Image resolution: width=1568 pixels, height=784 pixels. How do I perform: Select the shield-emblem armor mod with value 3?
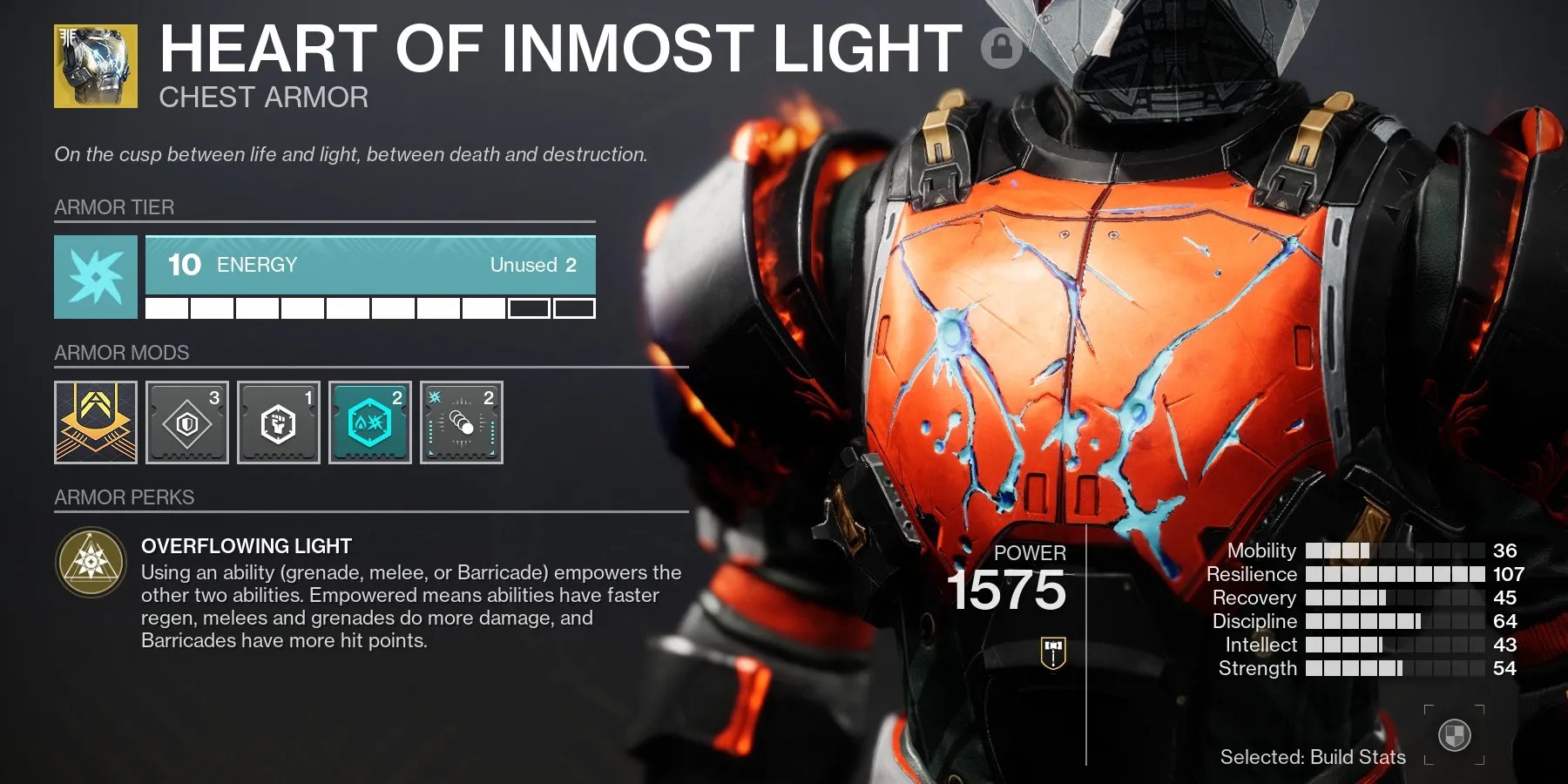pos(187,423)
